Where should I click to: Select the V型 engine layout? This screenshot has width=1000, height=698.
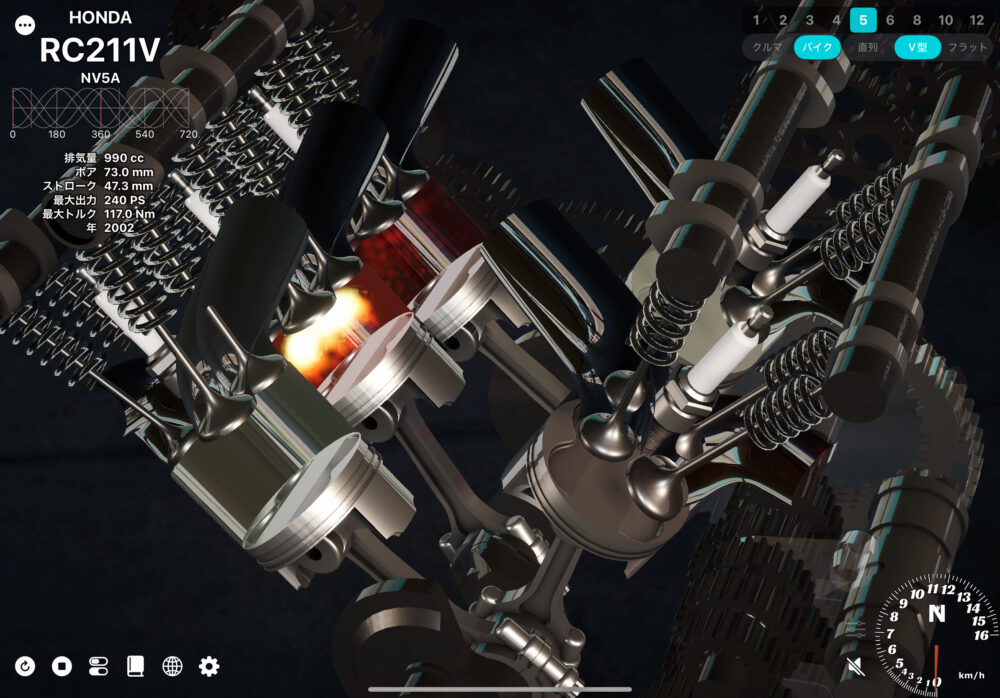(917, 47)
